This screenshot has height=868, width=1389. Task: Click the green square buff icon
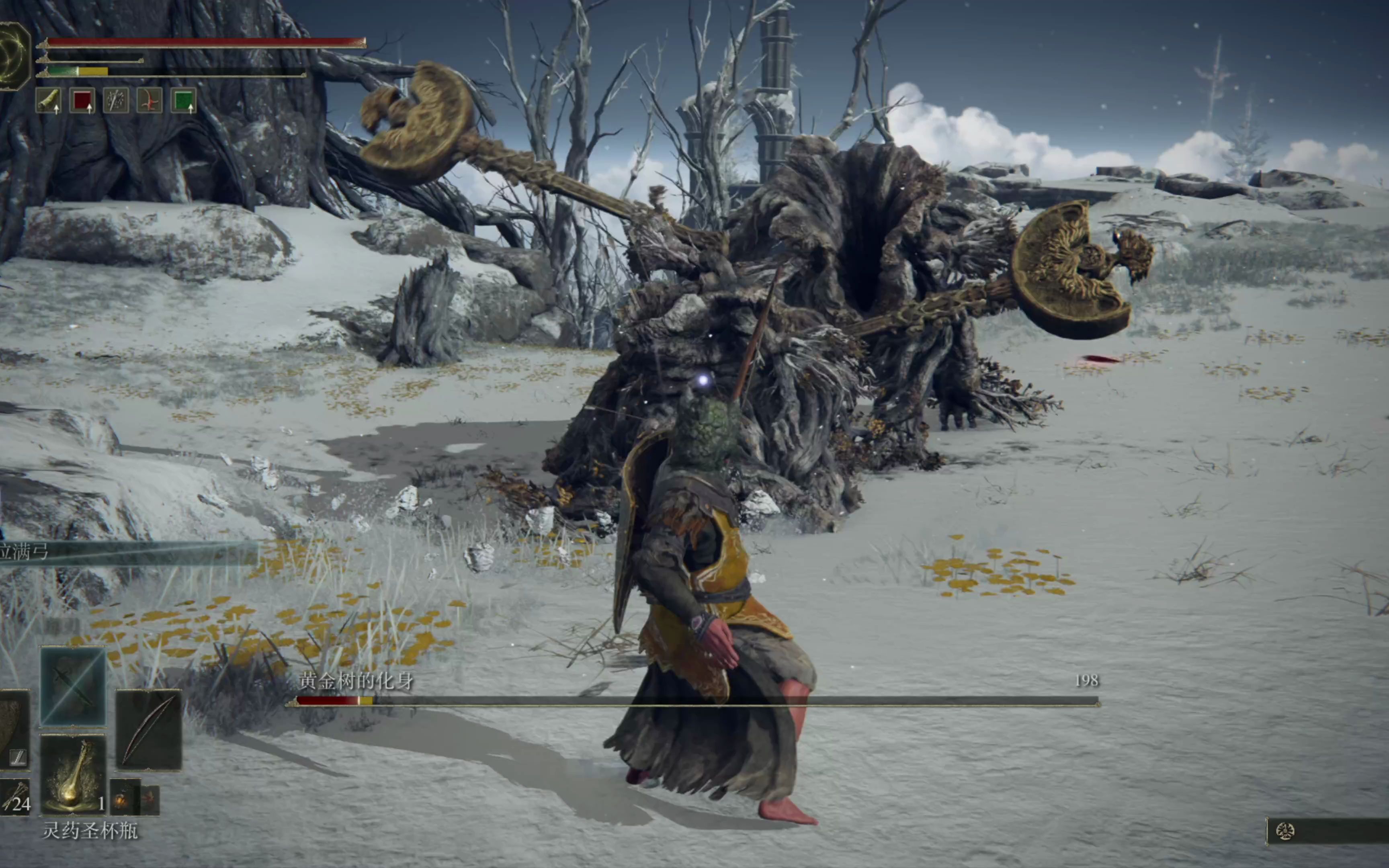[x=184, y=100]
